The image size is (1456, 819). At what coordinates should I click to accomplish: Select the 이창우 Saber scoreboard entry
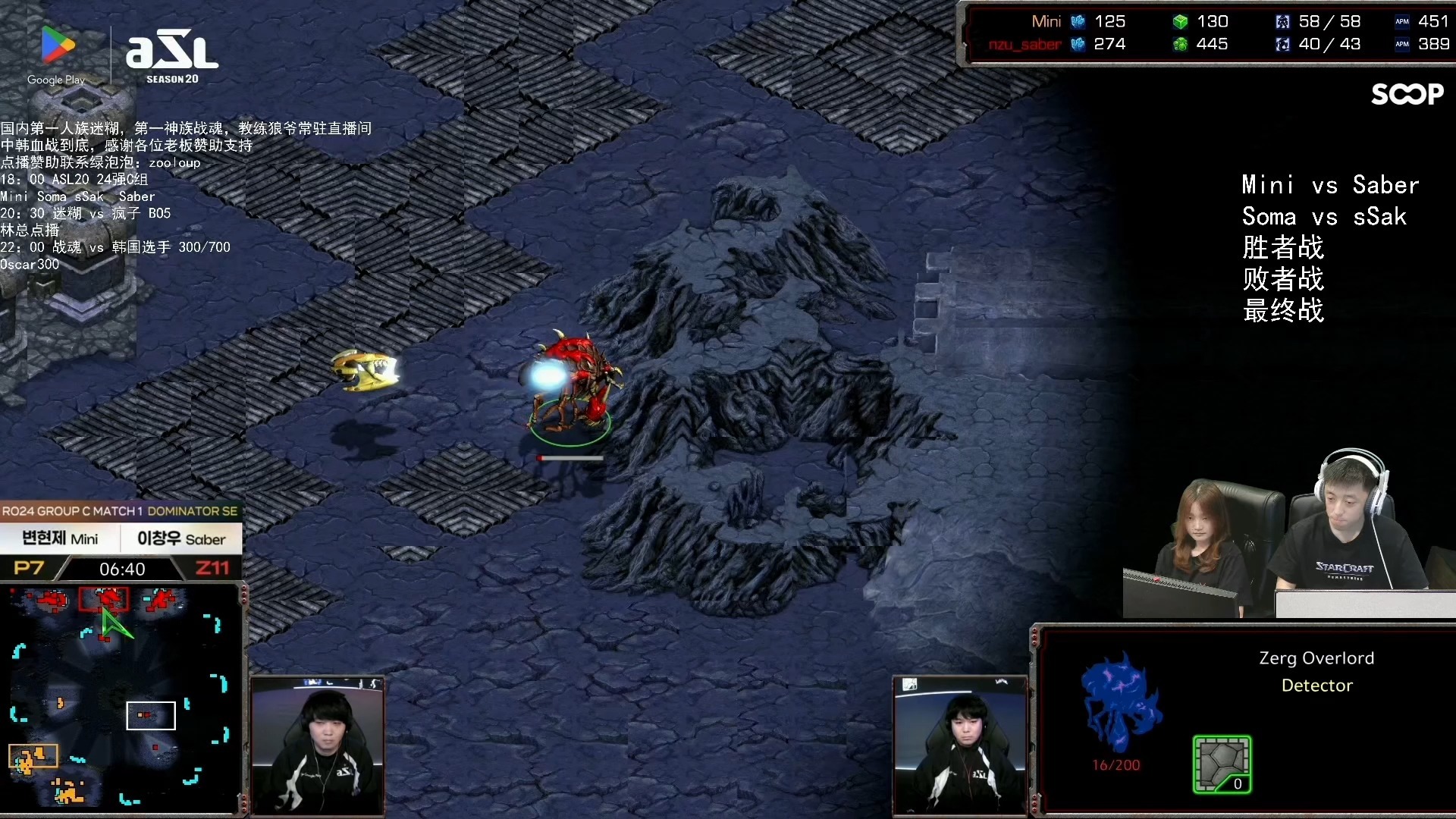[x=182, y=538]
